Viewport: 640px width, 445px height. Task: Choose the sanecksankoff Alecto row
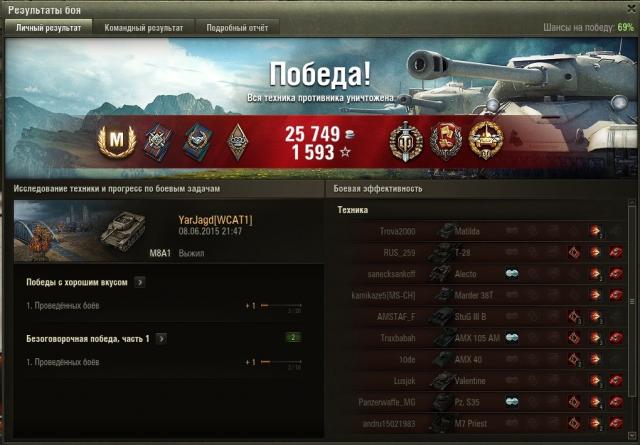pos(480,273)
